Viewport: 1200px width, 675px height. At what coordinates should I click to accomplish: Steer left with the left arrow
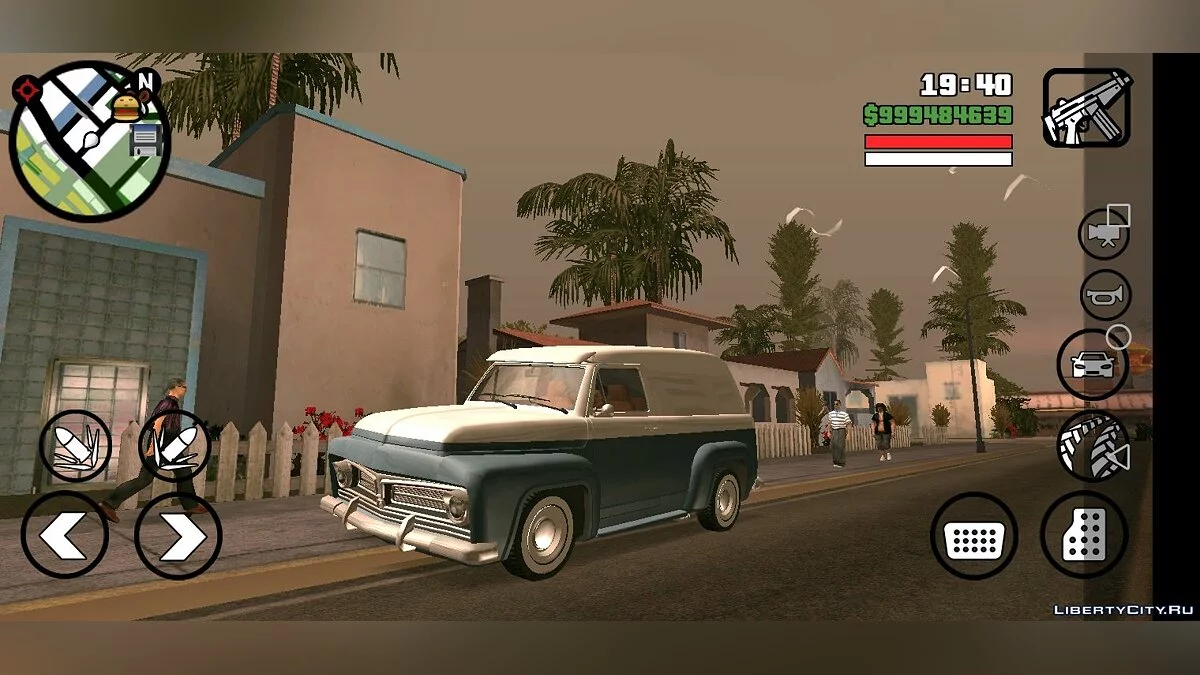65,536
